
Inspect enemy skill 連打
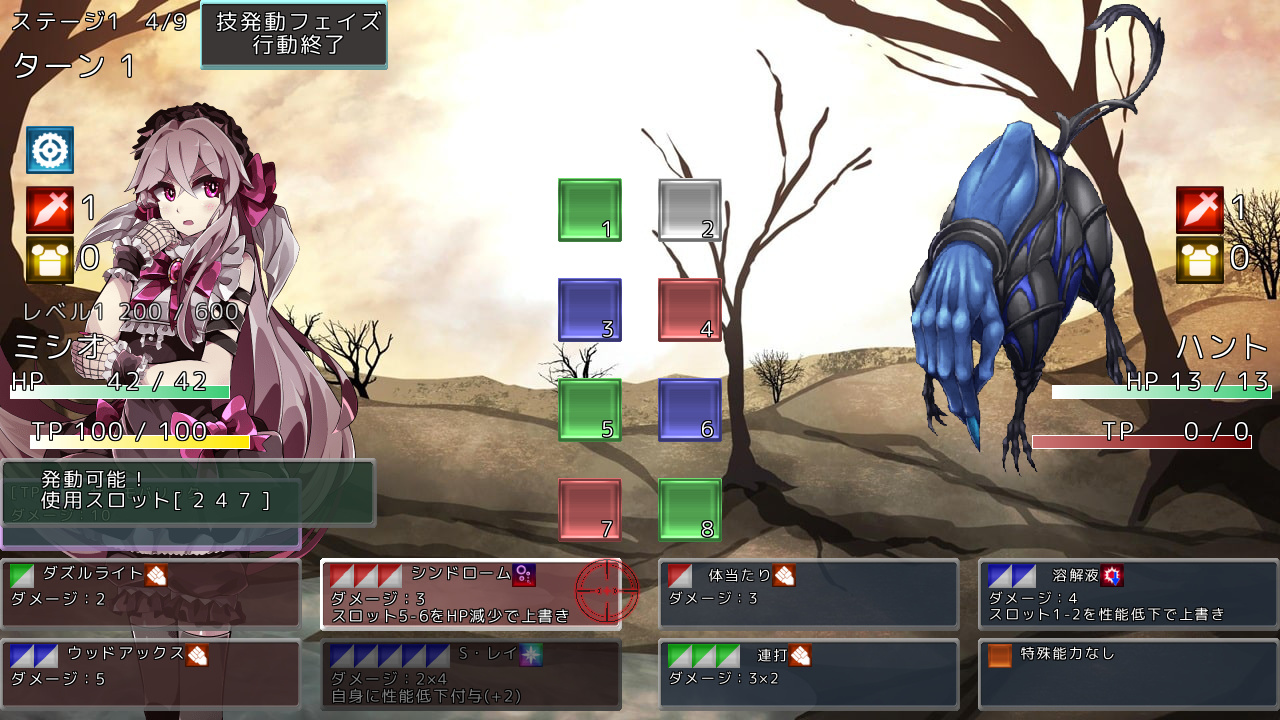808,674
